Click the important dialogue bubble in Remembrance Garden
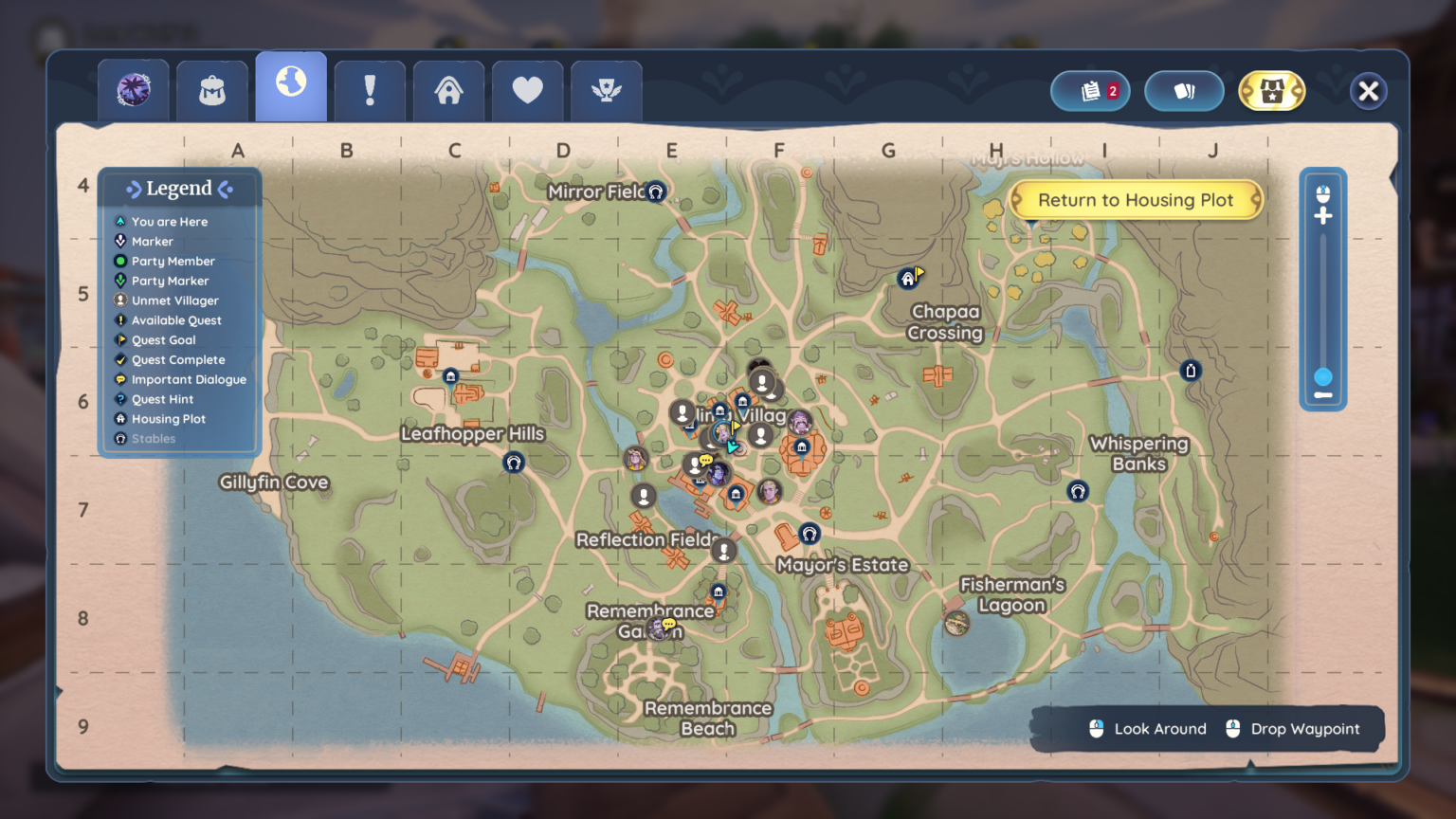The height and width of the screenshot is (819, 1456). coord(669,624)
